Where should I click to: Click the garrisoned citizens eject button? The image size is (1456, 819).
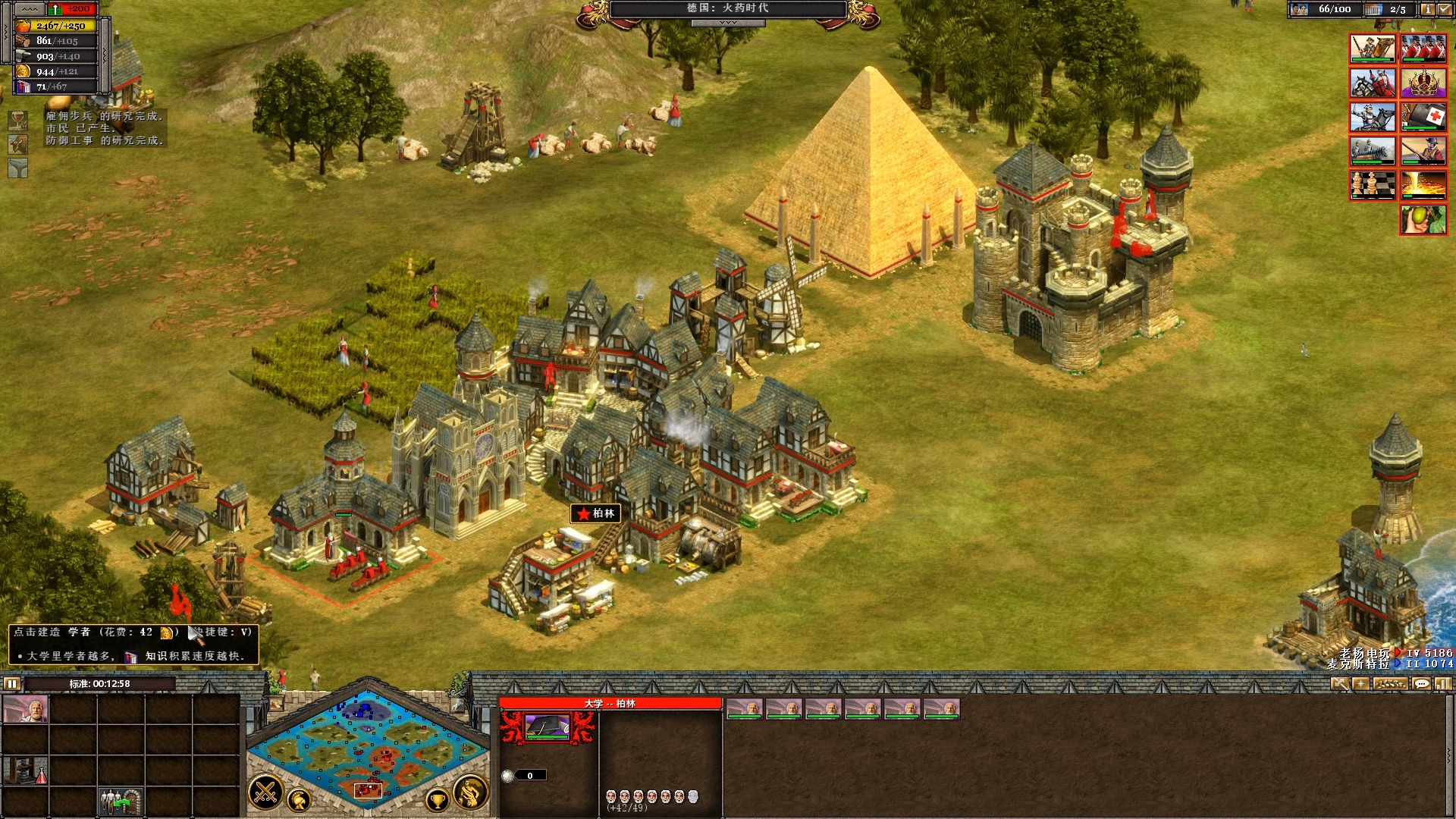(x=121, y=801)
